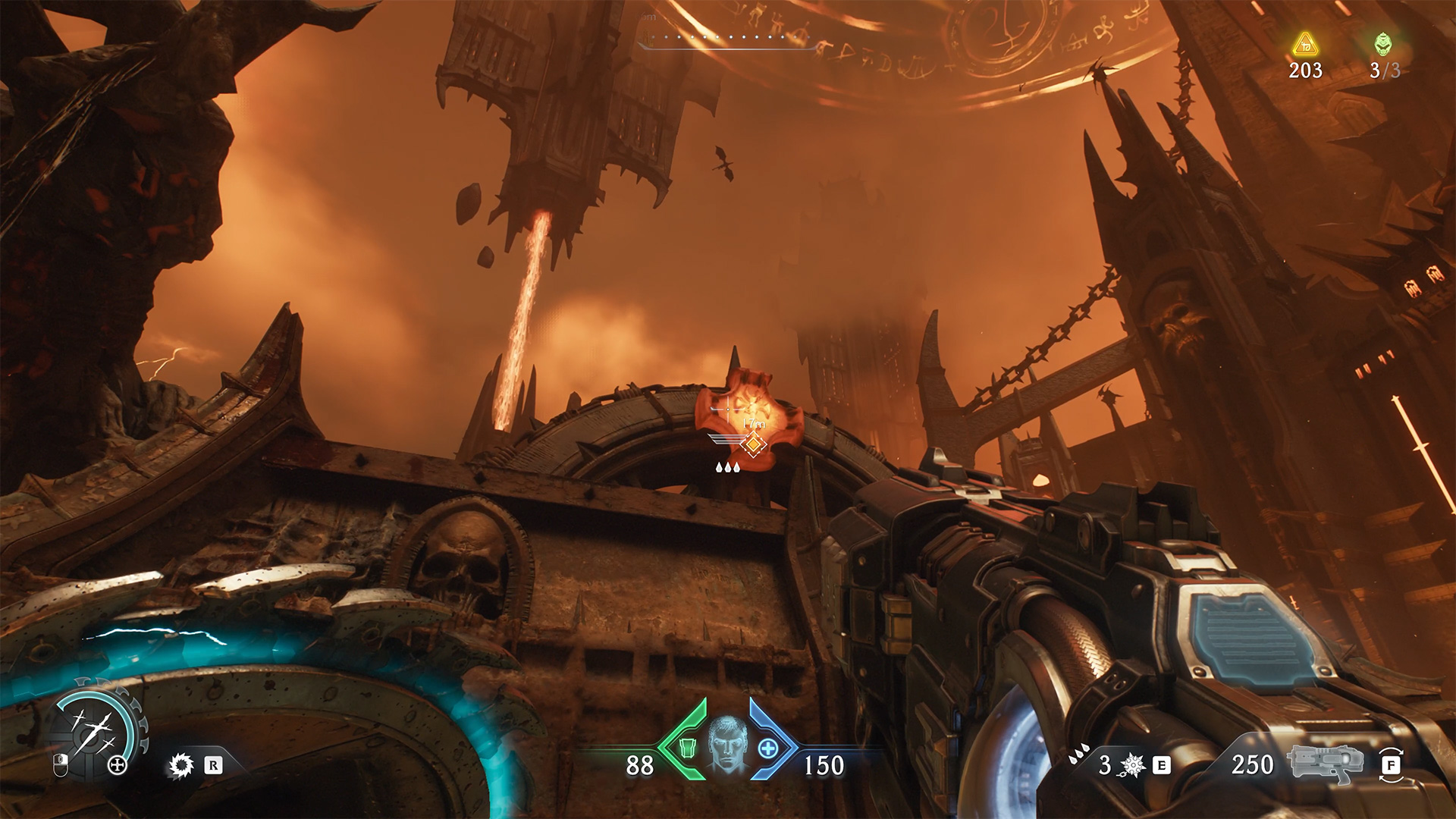This screenshot has height=819, width=1456.
Task: Select the shield rune dial with dagger icons
Action: pyautogui.click(x=94, y=729)
